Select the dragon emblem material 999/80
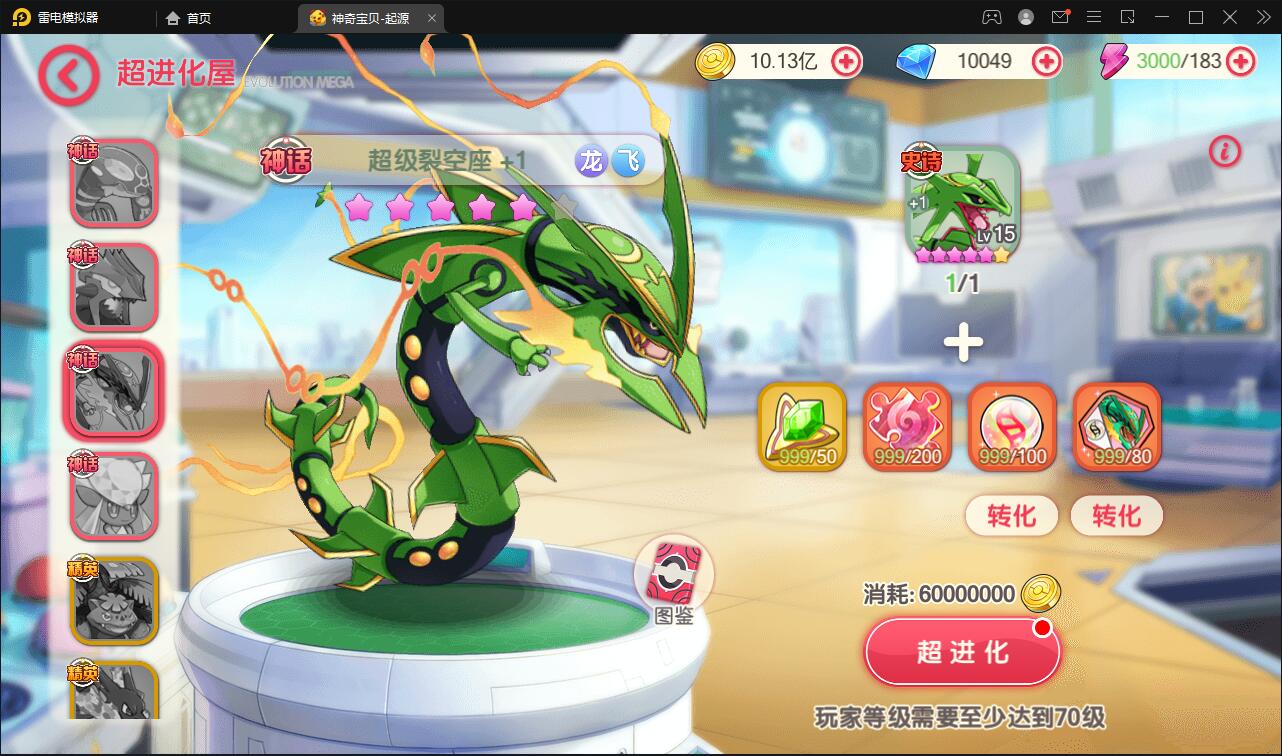The width and height of the screenshot is (1282, 756). click(1115, 428)
